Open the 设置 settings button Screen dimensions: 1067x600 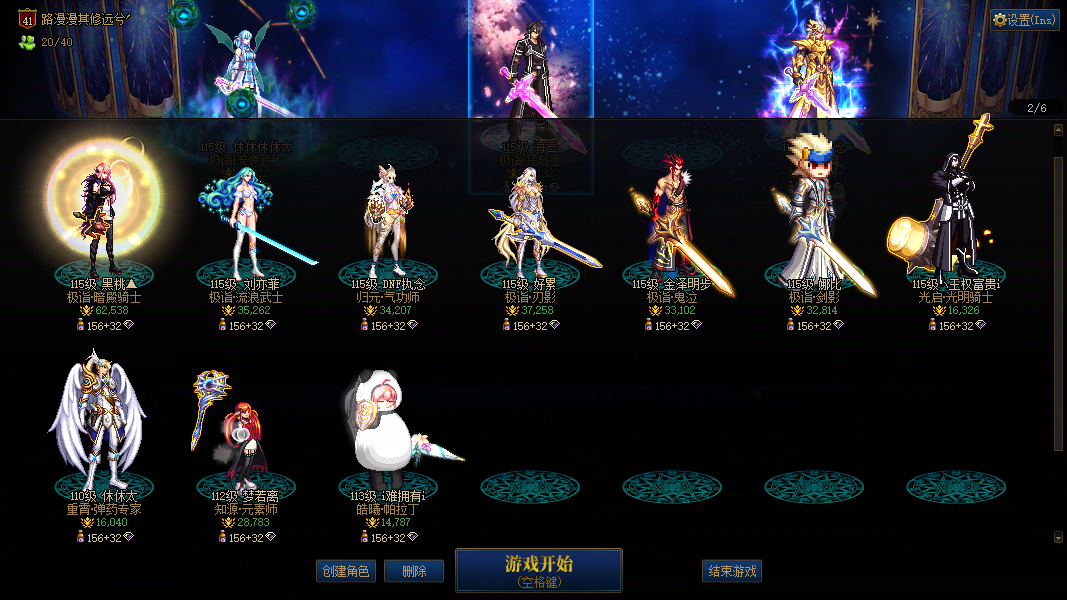[x=1025, y=20]
